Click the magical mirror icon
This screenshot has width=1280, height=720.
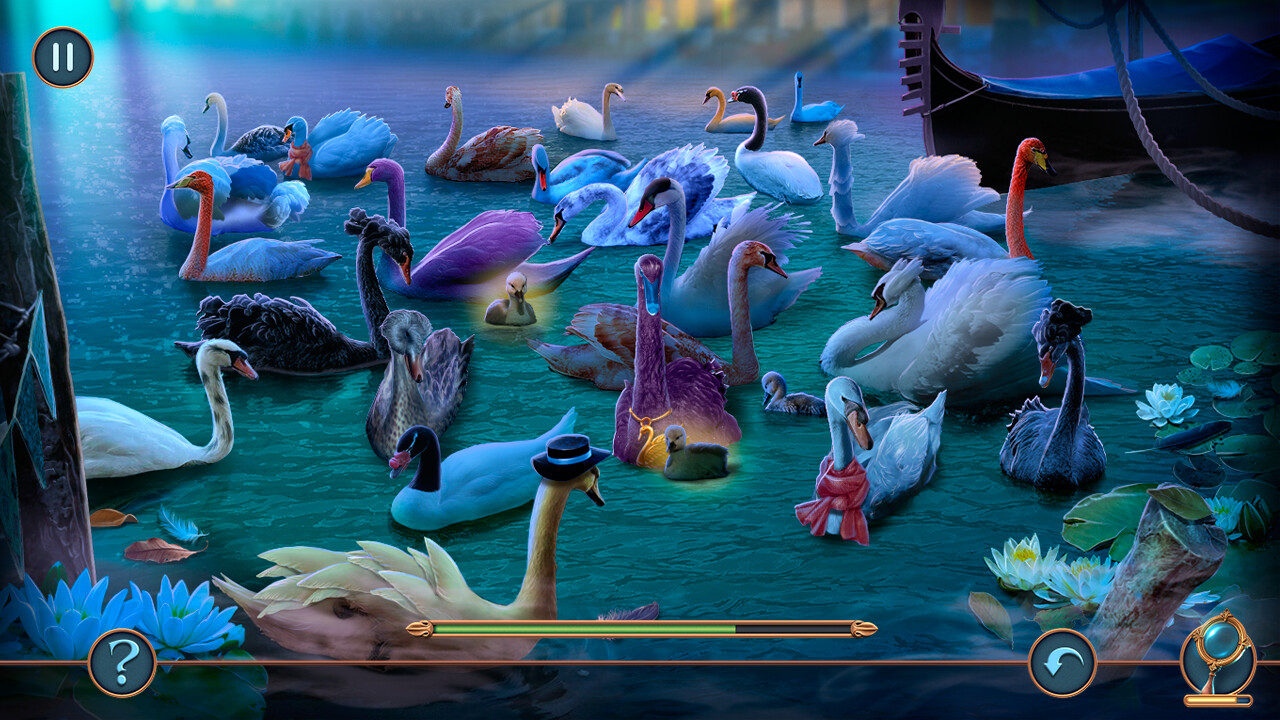click(1216, 661)
